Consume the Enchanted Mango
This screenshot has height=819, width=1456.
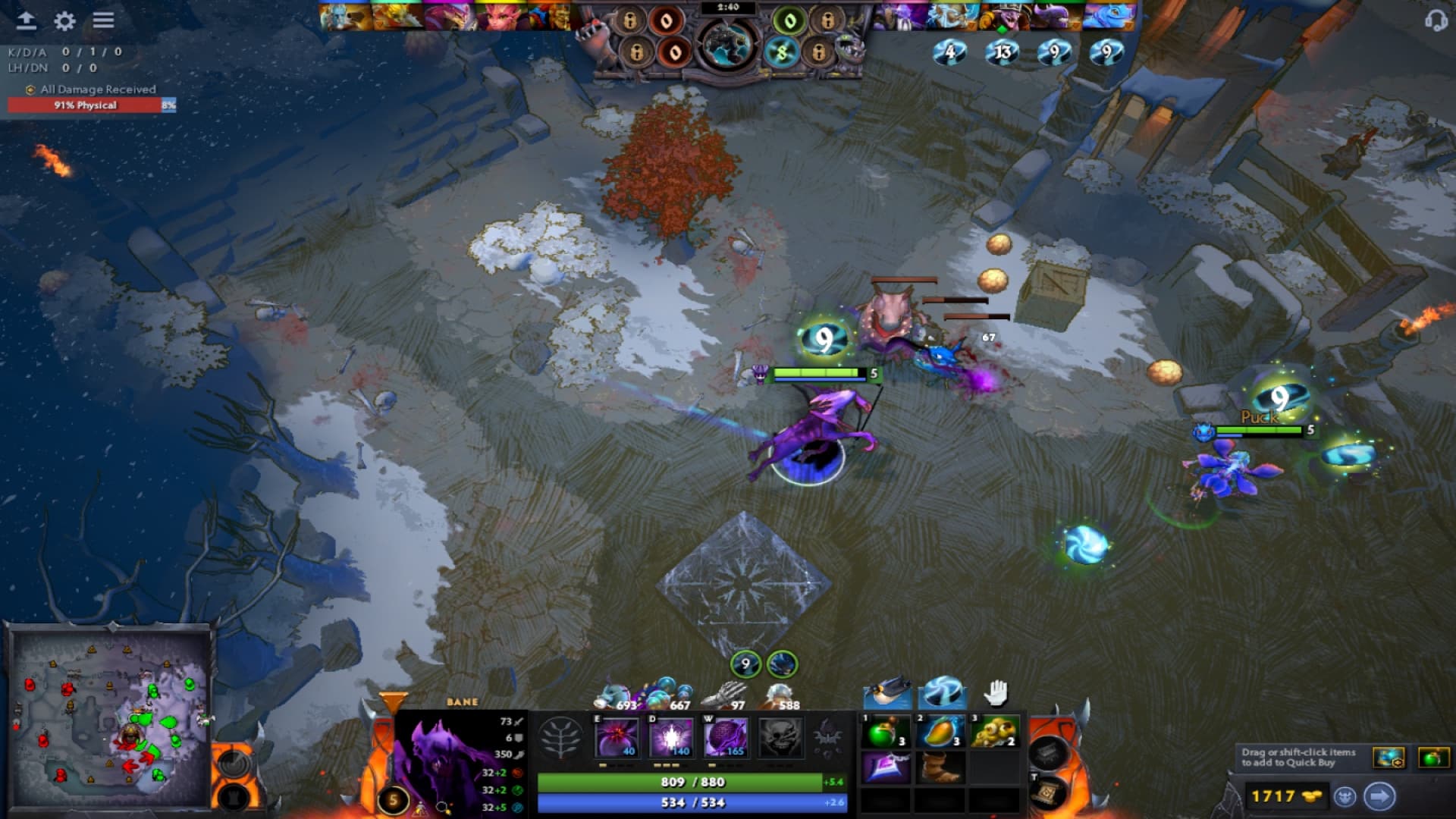(940, 733)
